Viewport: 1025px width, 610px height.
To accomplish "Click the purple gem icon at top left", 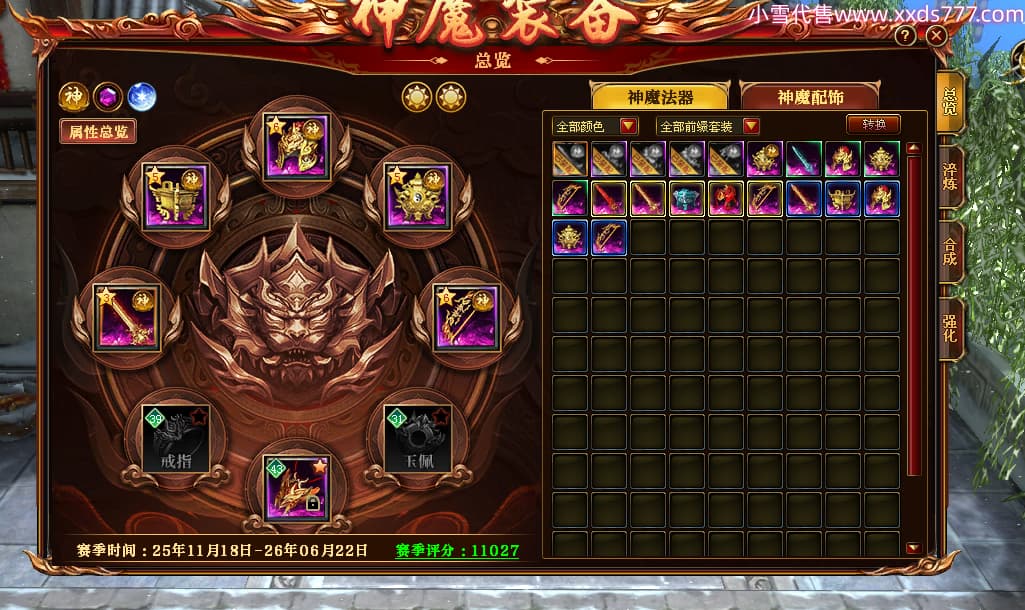I will pyautogui.click(x=107, y=97).
